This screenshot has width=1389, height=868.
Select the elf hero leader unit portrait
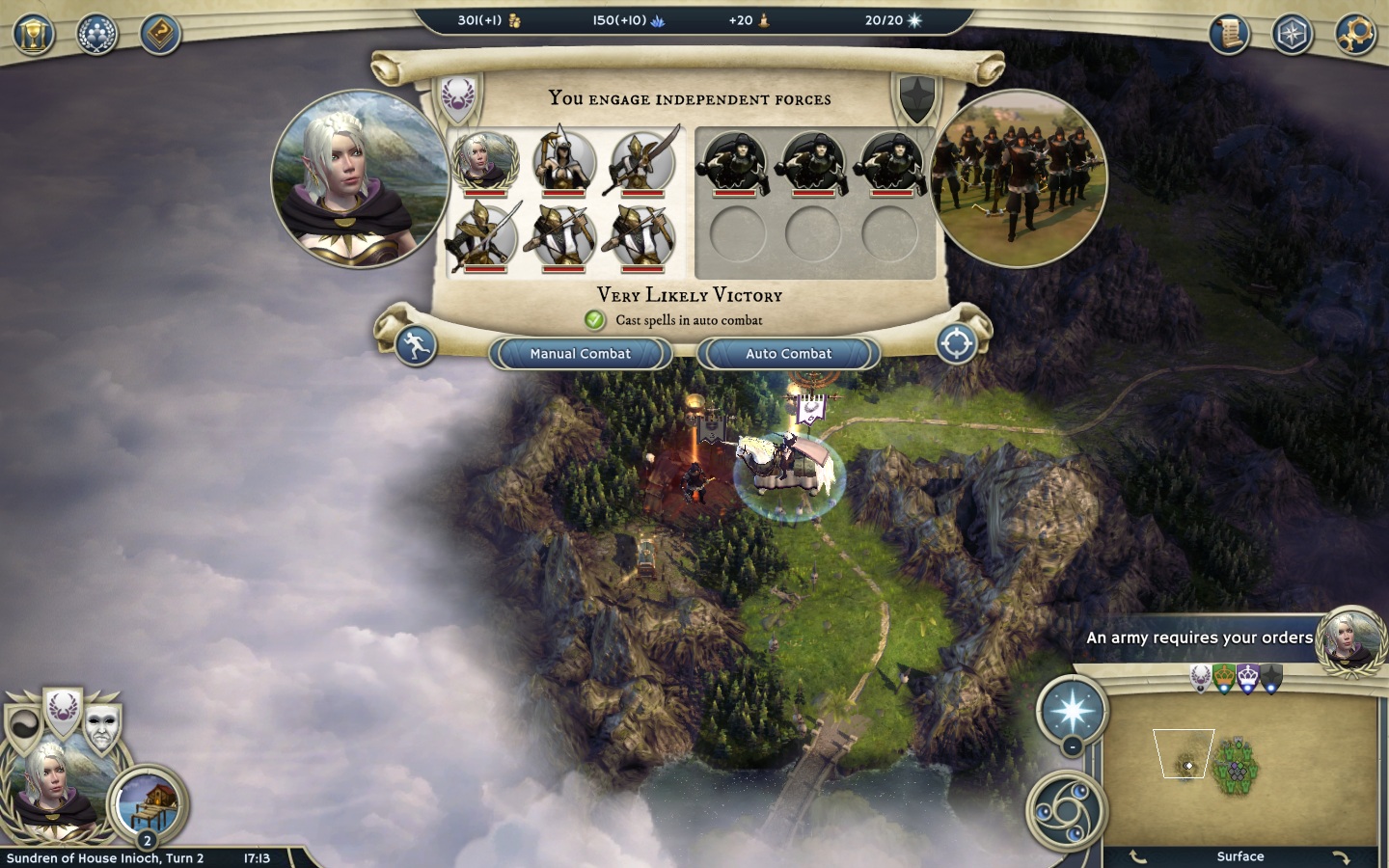point(485,161)
